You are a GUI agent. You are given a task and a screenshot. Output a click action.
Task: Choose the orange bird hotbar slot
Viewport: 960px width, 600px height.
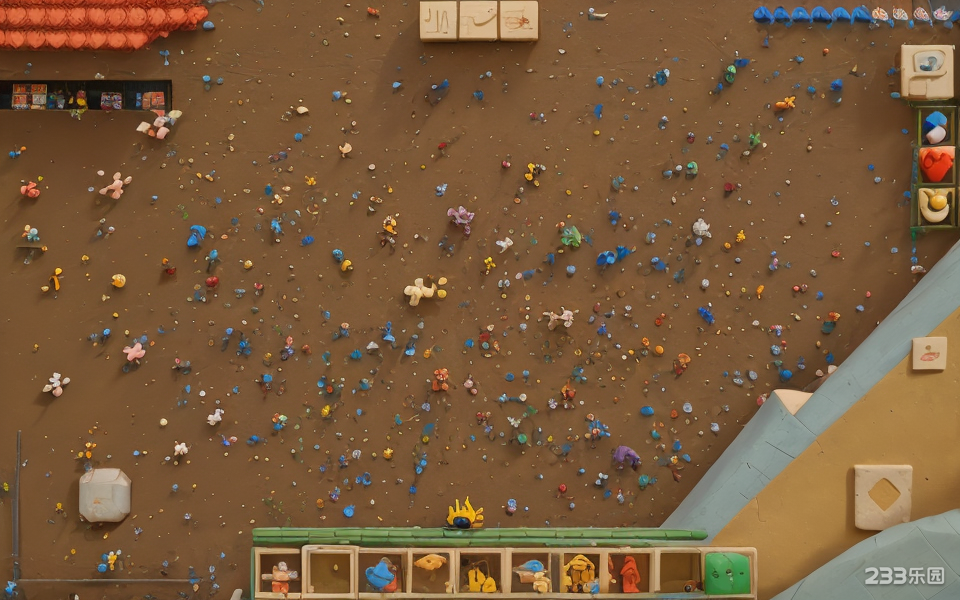tap(431, 571)
